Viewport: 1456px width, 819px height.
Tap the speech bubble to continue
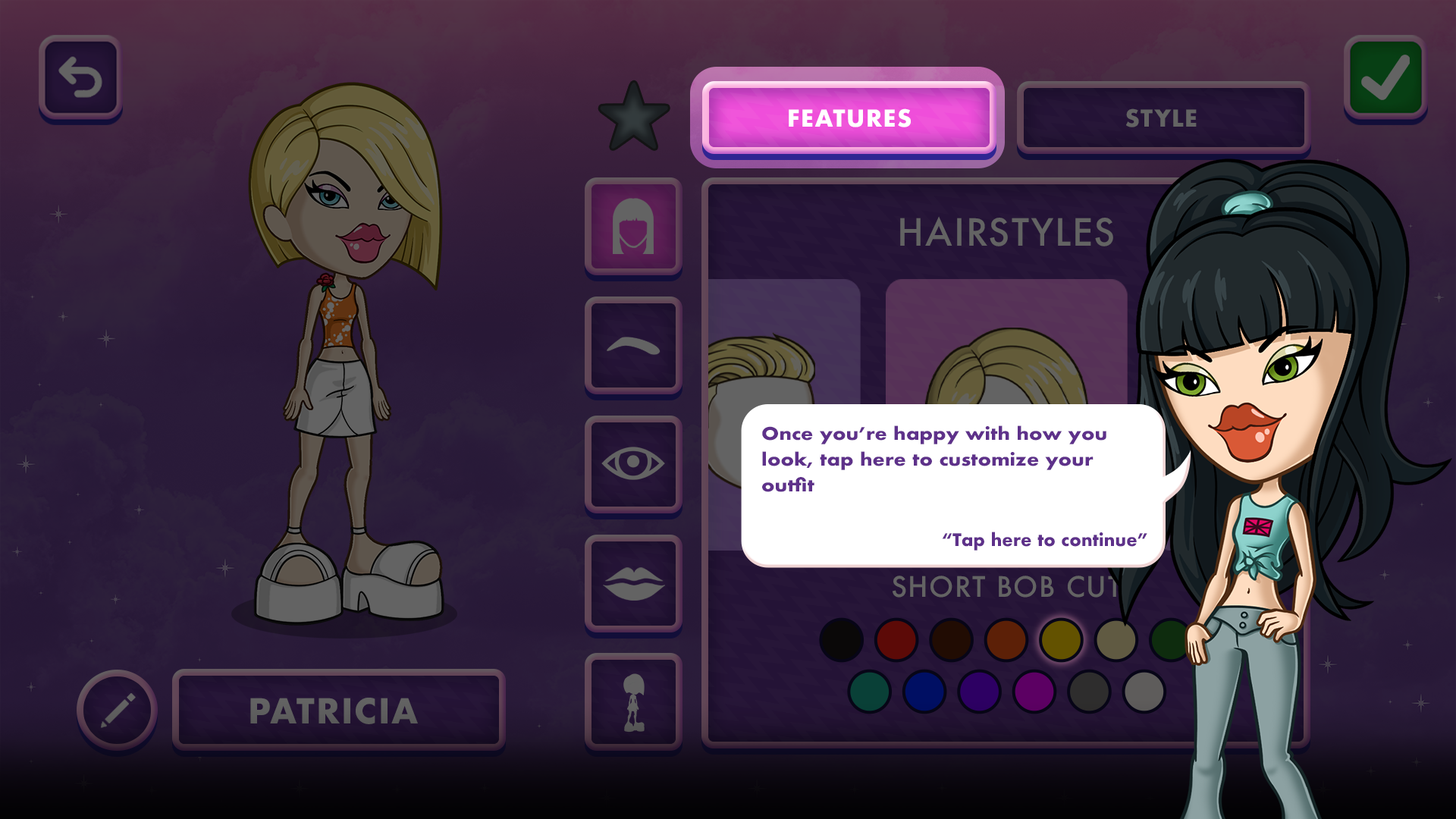(x=952, y=485)
